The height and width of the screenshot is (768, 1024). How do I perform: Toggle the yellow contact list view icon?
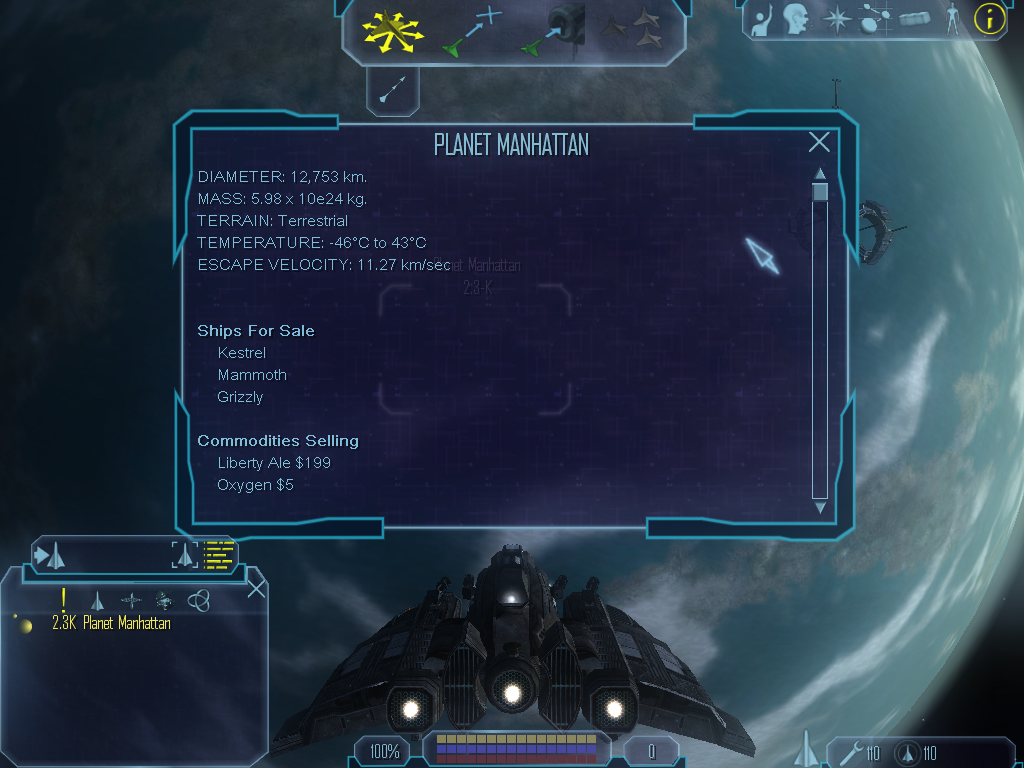[217, 555]
